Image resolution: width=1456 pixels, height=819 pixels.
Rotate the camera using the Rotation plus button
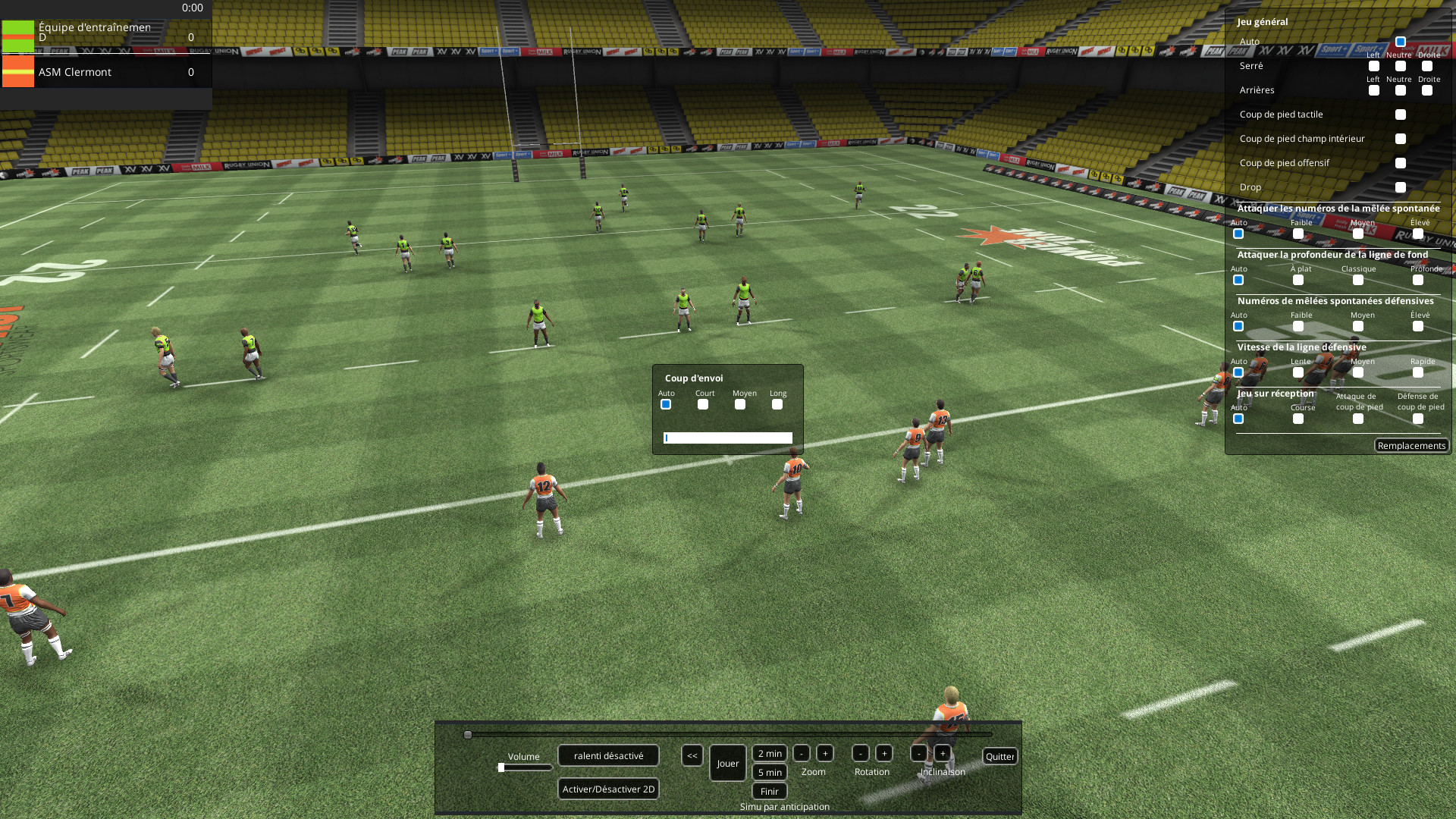point(885,754)
